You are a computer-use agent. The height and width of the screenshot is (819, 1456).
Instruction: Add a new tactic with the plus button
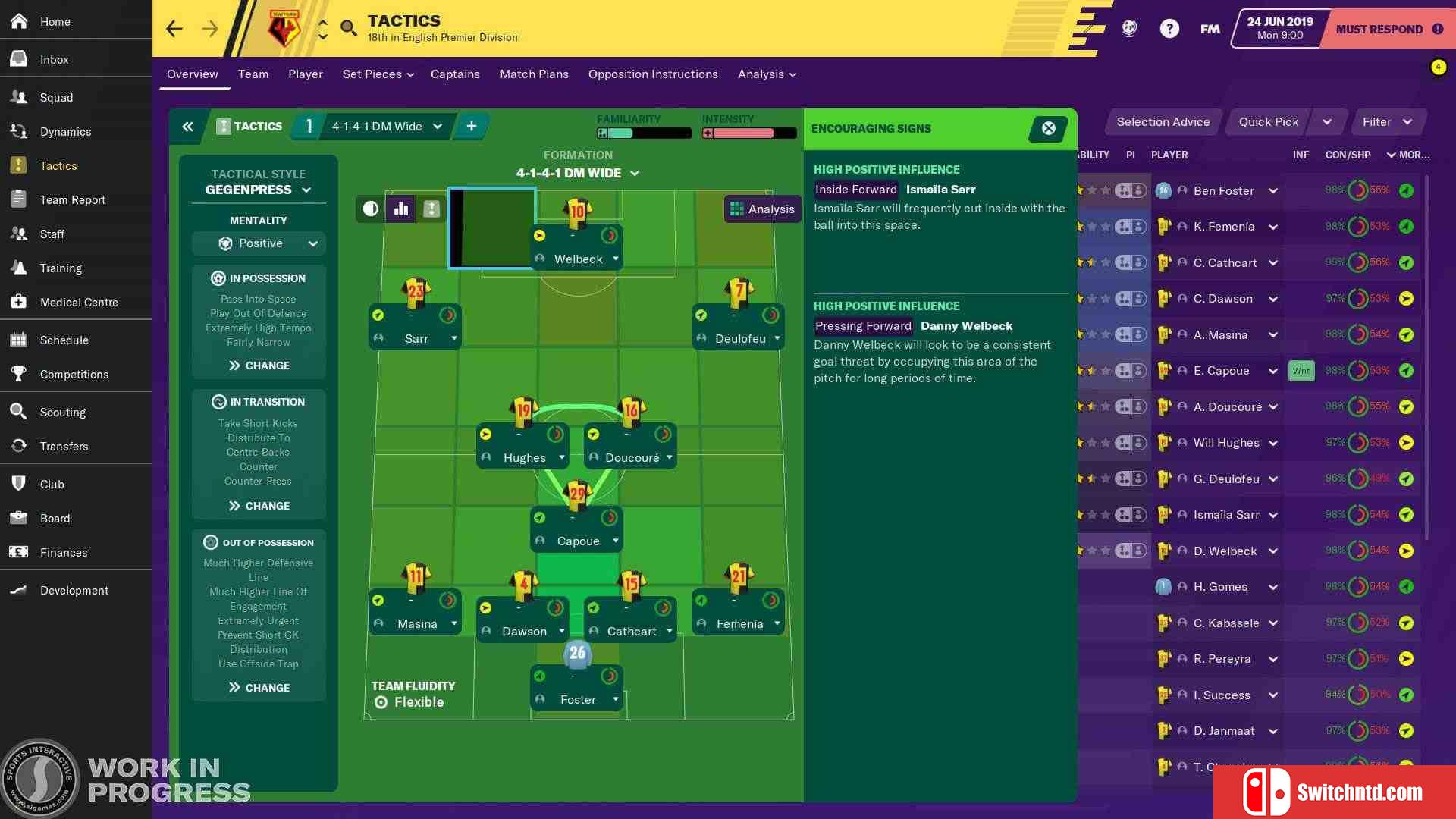click(472, 126)
